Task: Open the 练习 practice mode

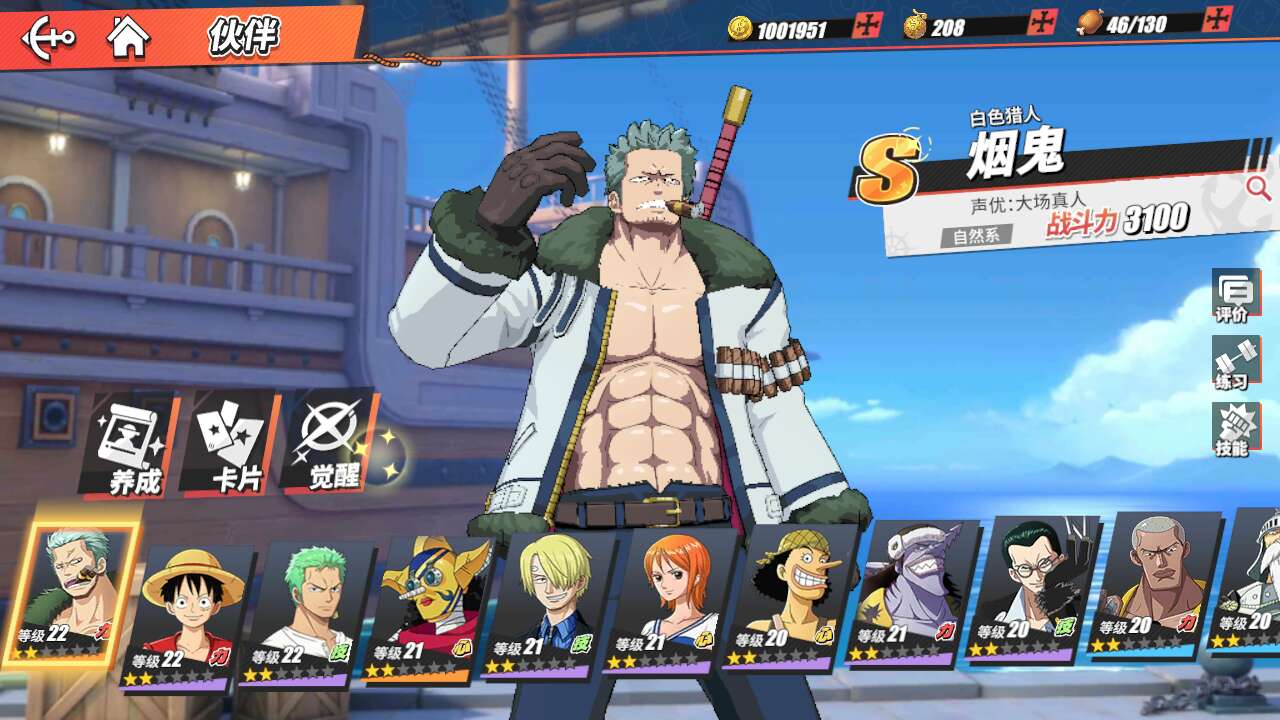Action: [1234, 364]
